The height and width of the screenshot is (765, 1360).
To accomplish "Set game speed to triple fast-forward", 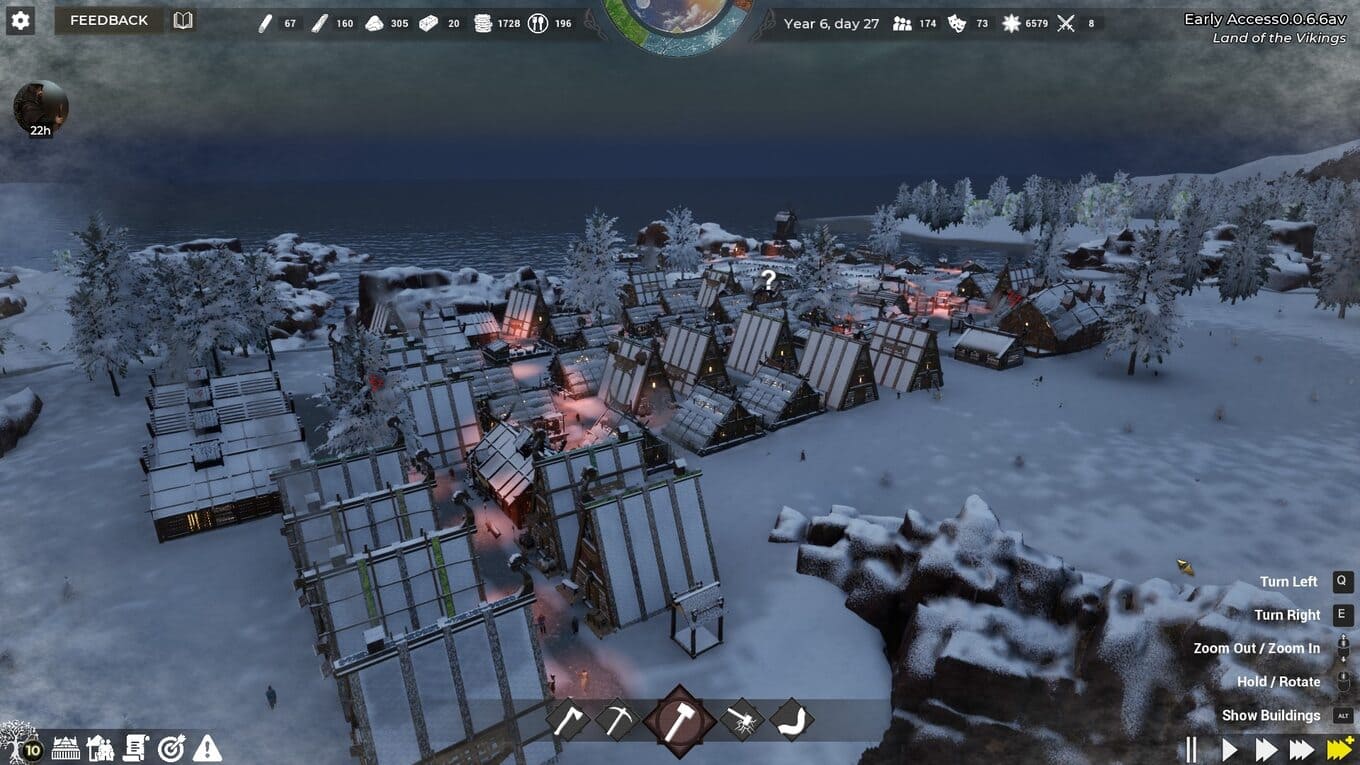I will pos(1301,749).
